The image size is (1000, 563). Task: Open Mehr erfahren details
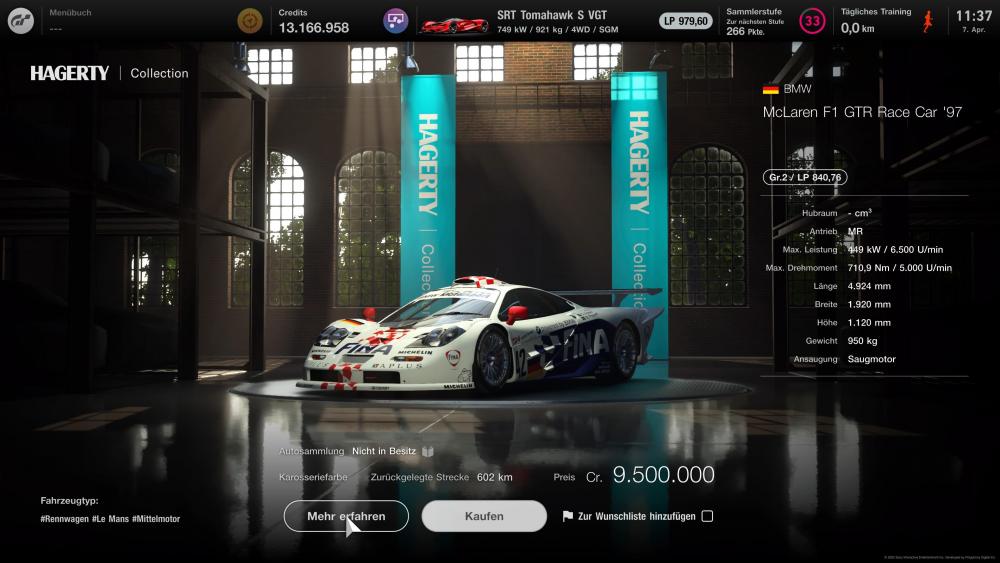tap(346, 516)
